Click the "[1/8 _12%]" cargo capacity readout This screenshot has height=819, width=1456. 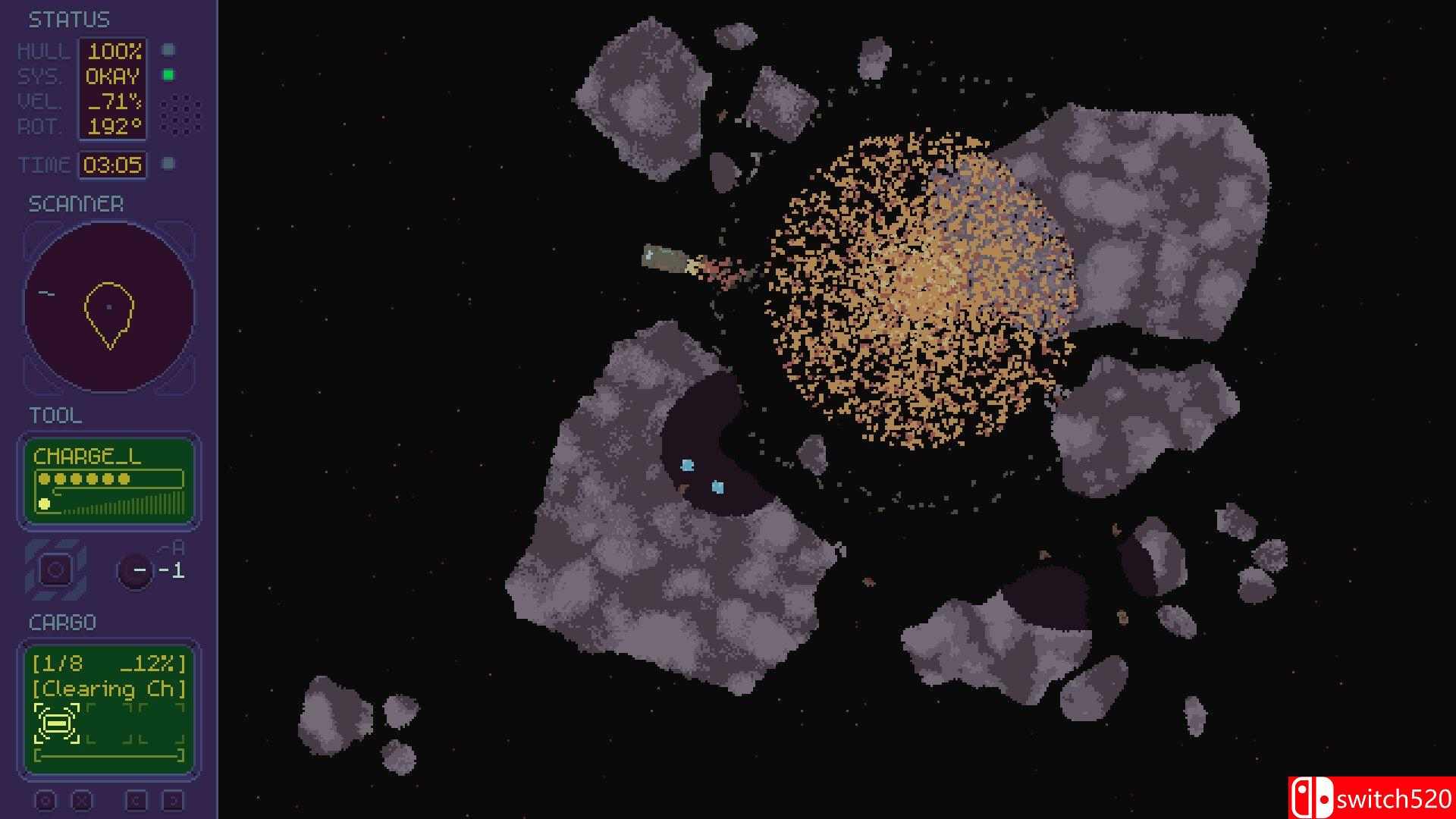pos(108,663)
